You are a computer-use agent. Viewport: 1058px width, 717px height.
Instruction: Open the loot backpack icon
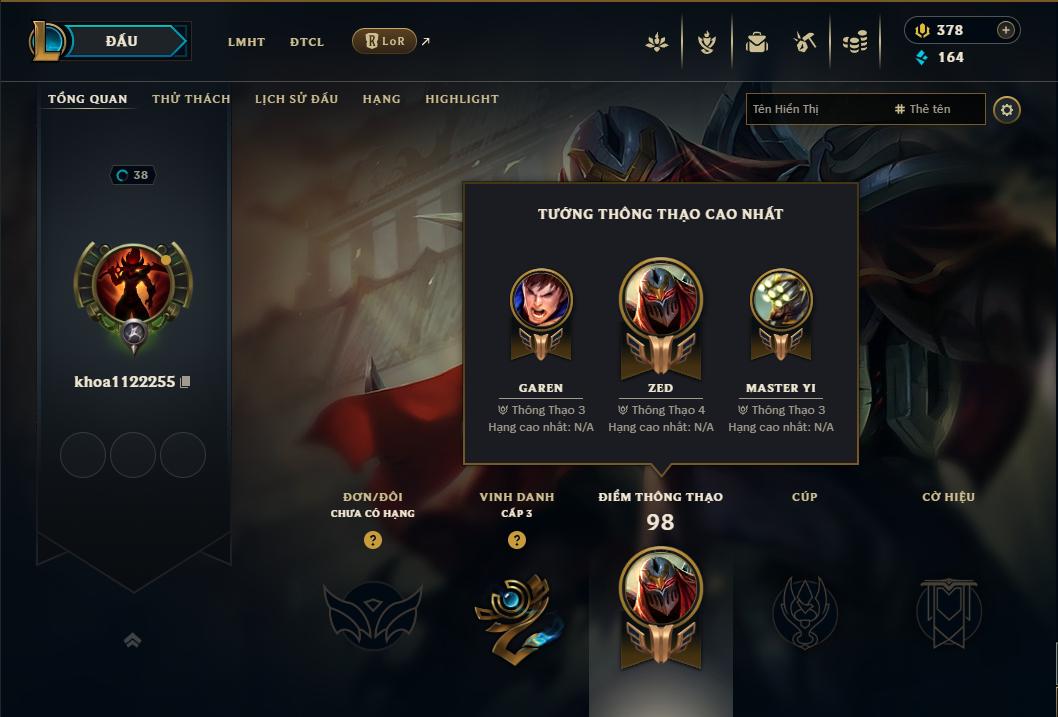pos(757,42)
